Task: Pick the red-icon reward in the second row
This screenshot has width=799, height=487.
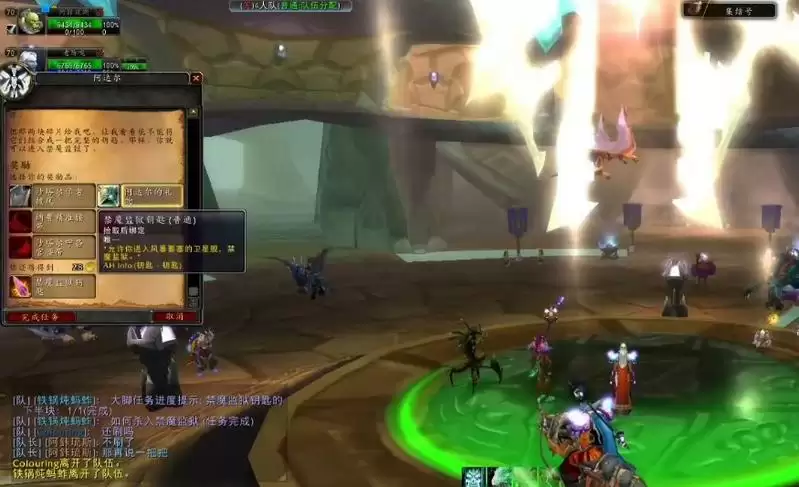Action: [x=52, y=221]
